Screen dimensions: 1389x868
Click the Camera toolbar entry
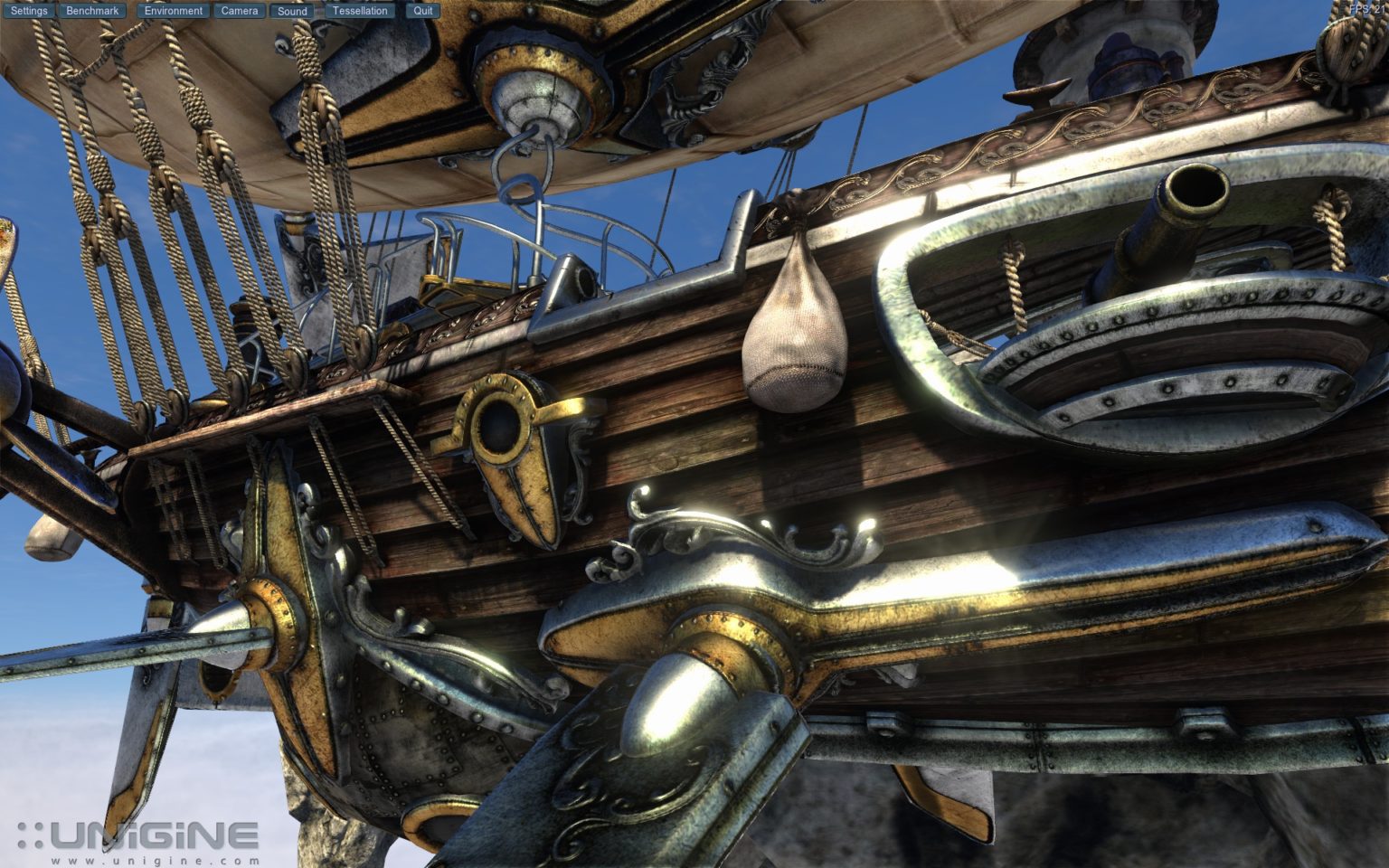[x=238, y=10]
